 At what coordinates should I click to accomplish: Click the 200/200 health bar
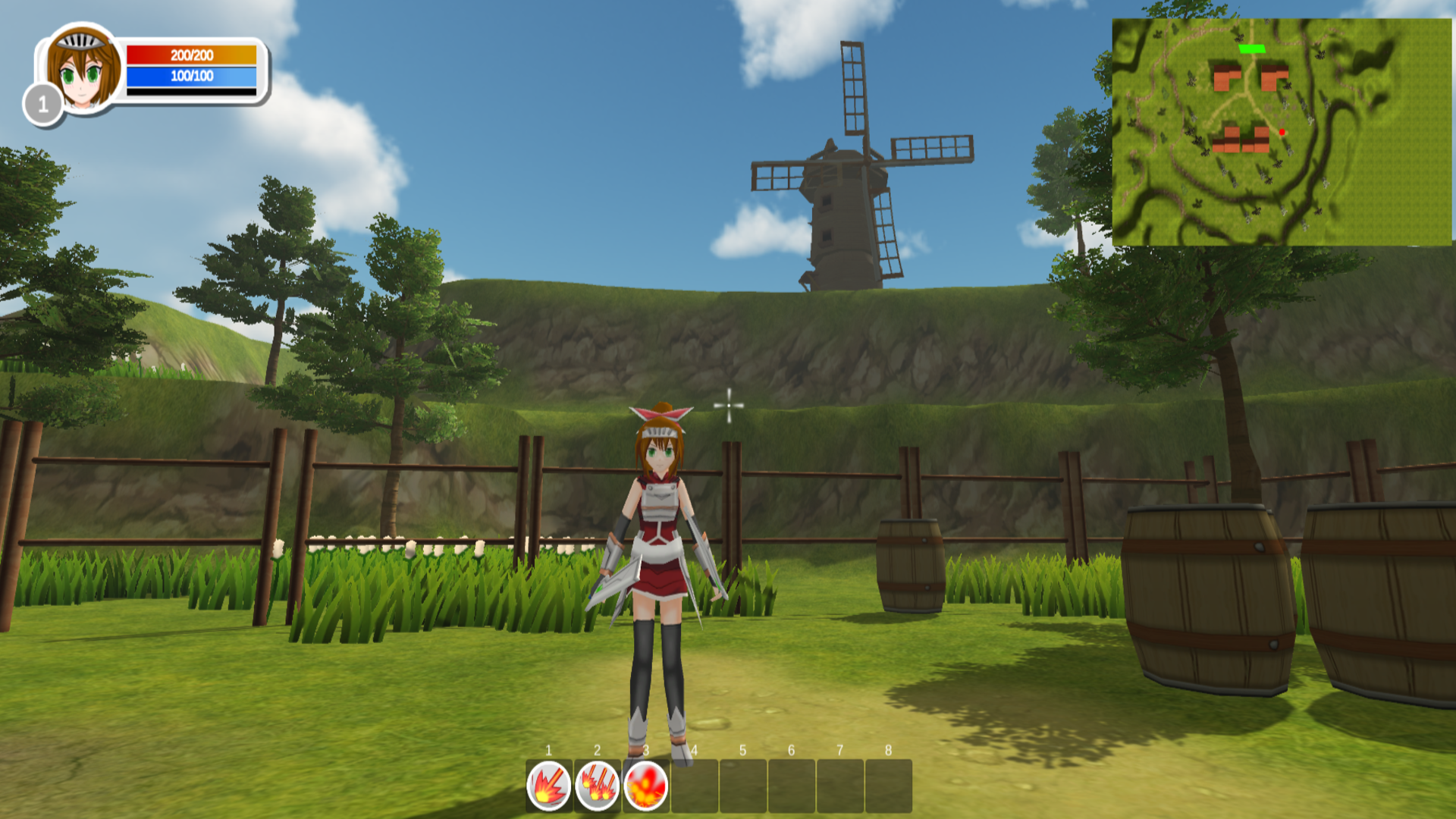click(193, 55)
